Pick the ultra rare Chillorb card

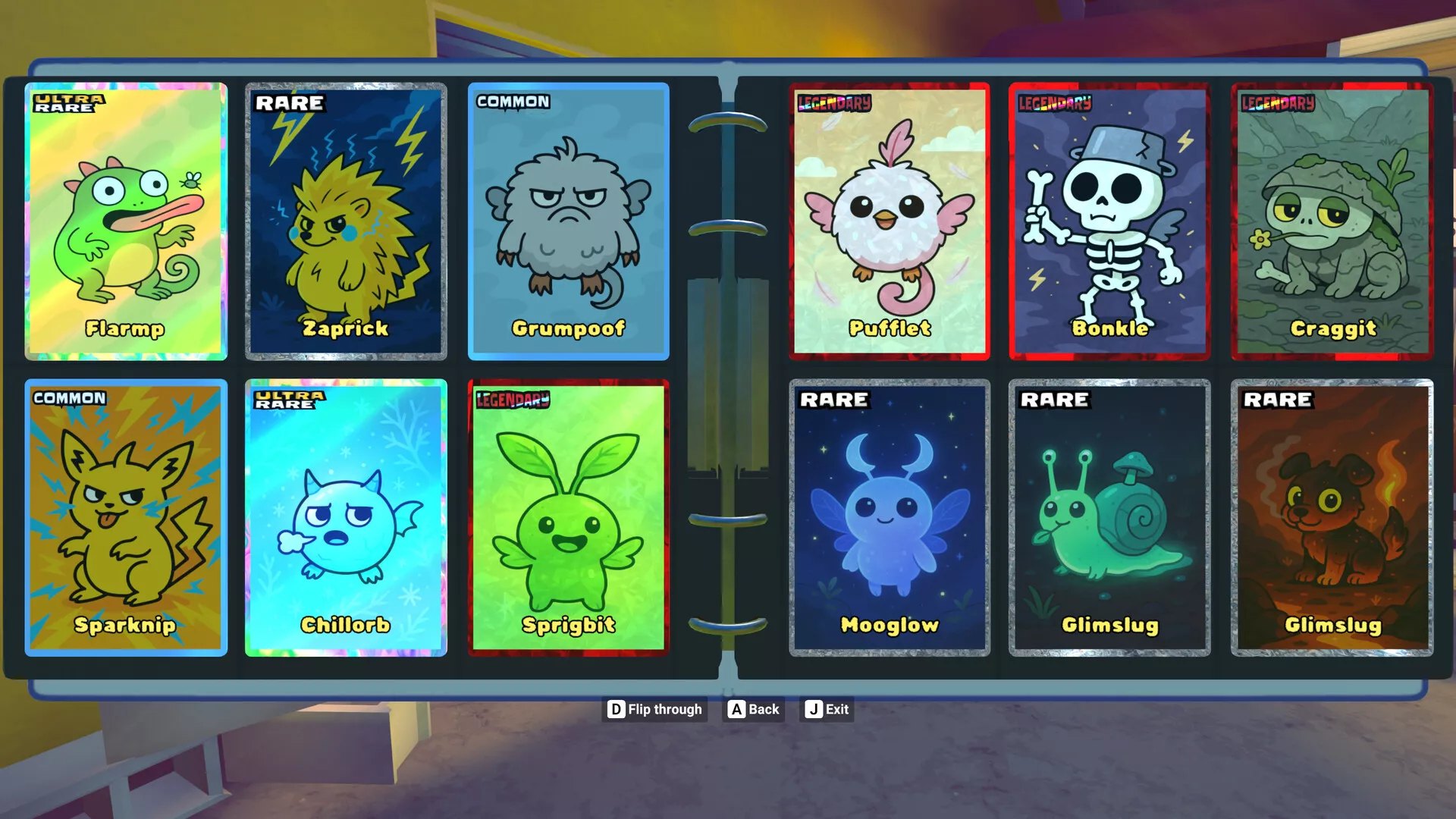coord(346,517)
